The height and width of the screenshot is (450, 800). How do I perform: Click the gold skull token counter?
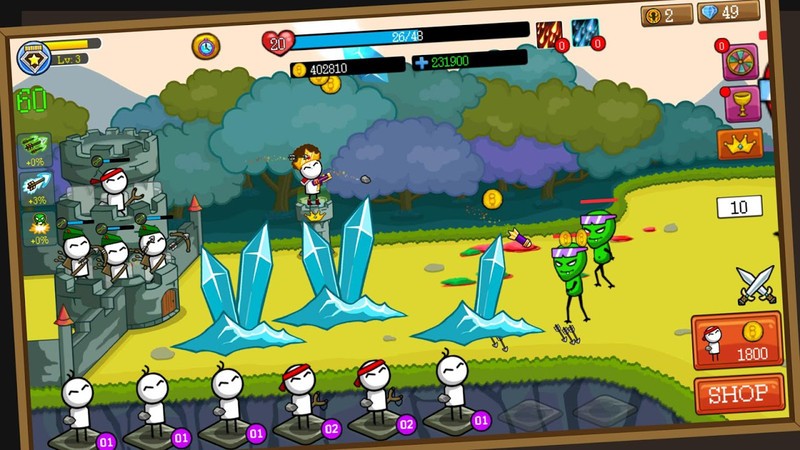667,15
